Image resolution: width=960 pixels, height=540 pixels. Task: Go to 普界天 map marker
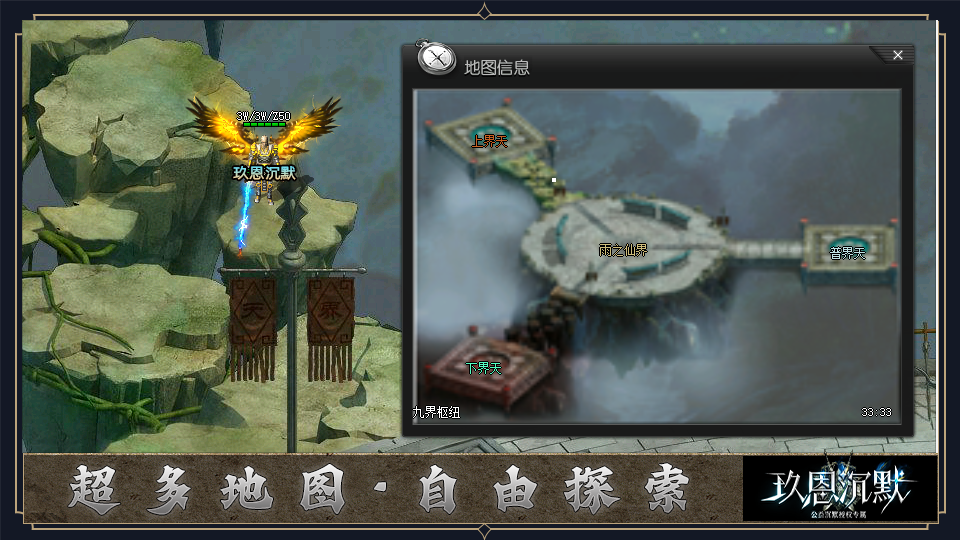click(848, 253)
